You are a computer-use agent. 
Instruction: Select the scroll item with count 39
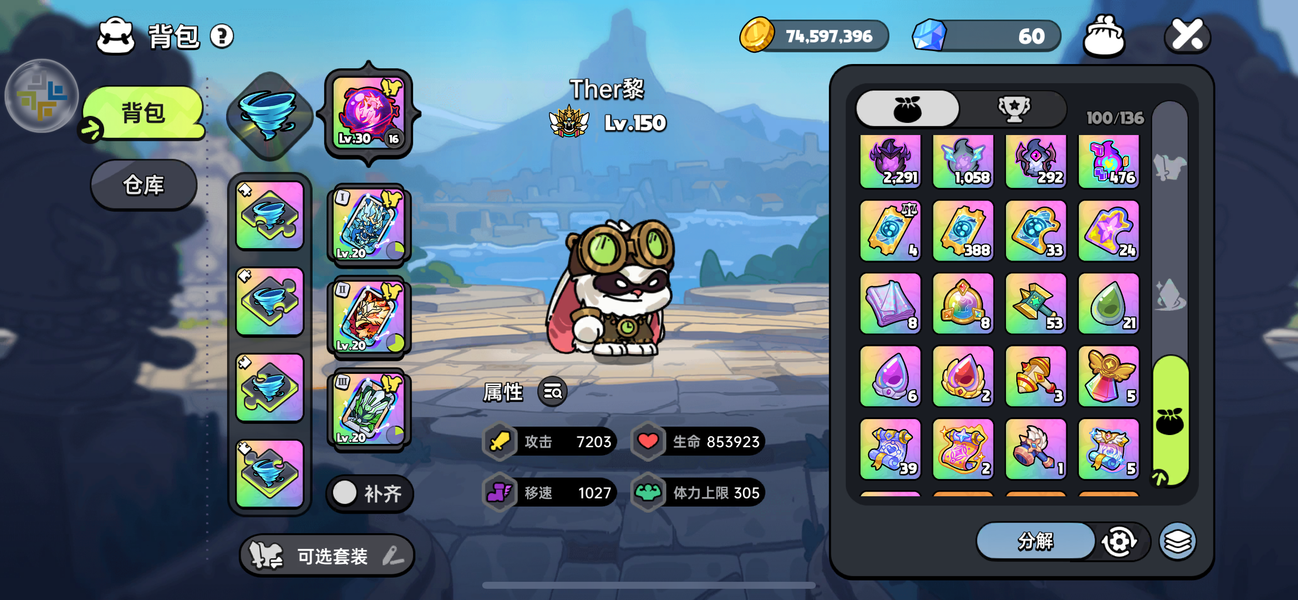click(890, 449)
